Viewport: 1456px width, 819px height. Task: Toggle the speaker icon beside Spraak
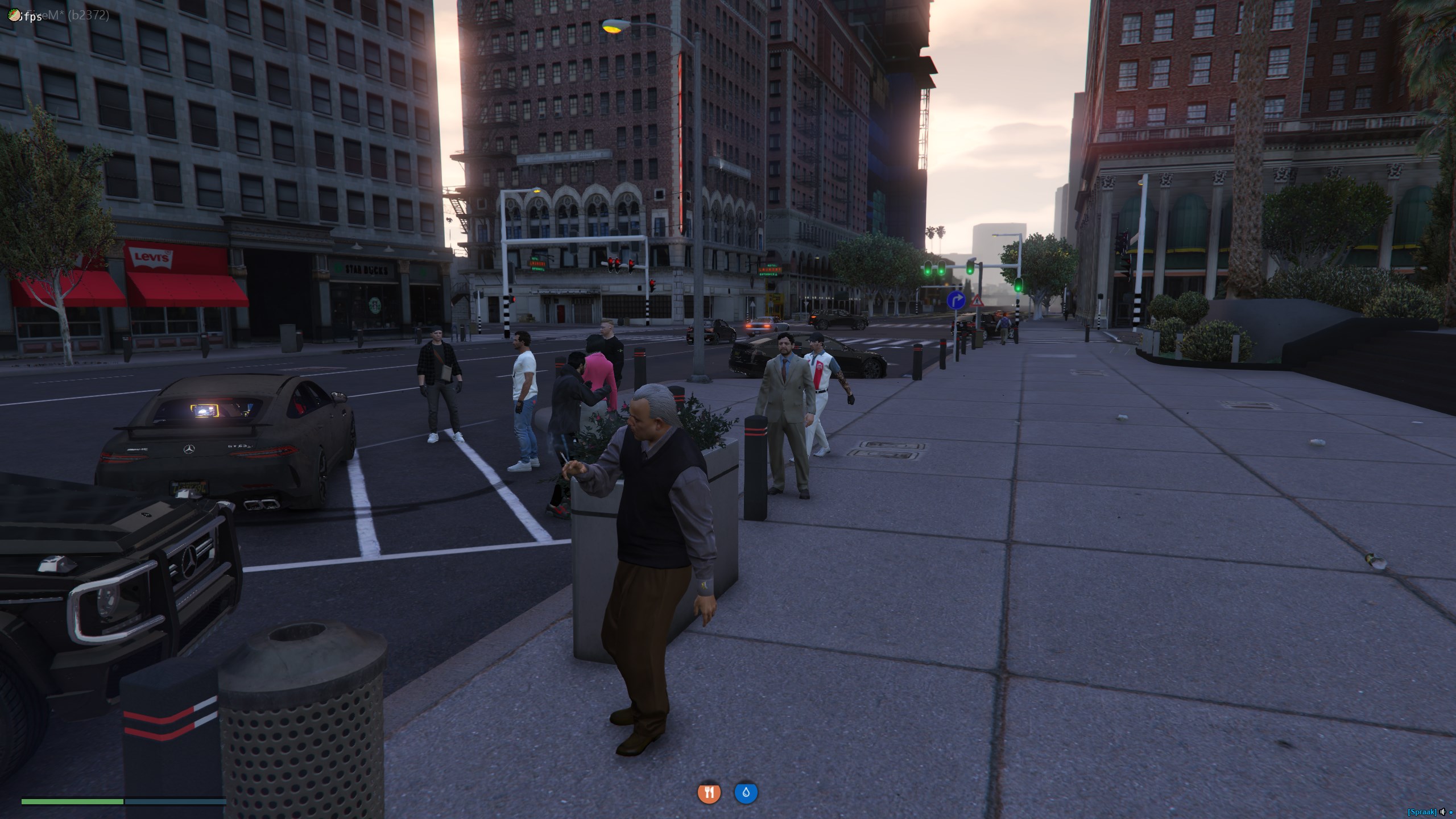coord(1442,812)
